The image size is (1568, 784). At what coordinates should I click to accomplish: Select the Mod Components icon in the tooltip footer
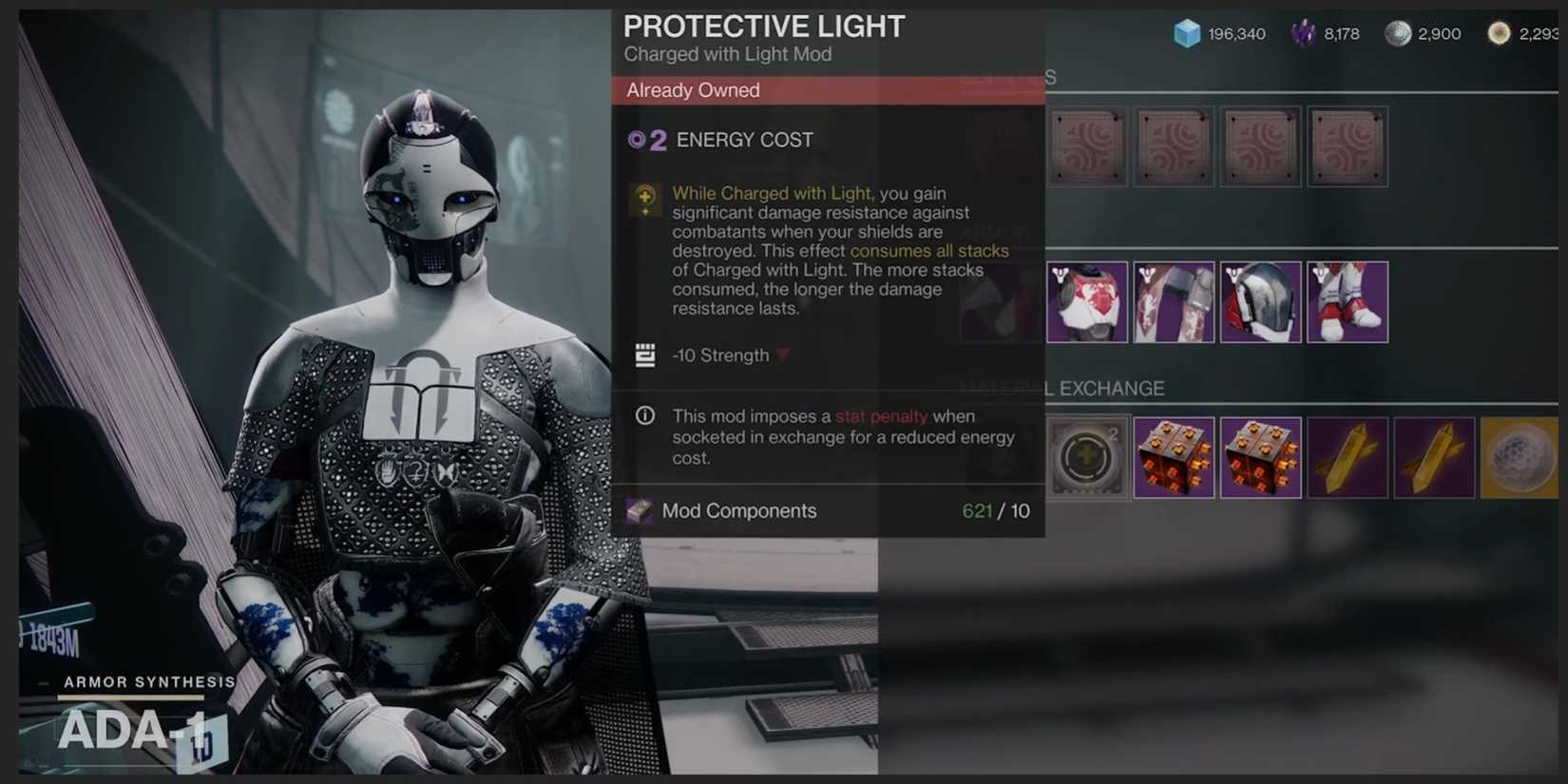click(x=640, y=511)
